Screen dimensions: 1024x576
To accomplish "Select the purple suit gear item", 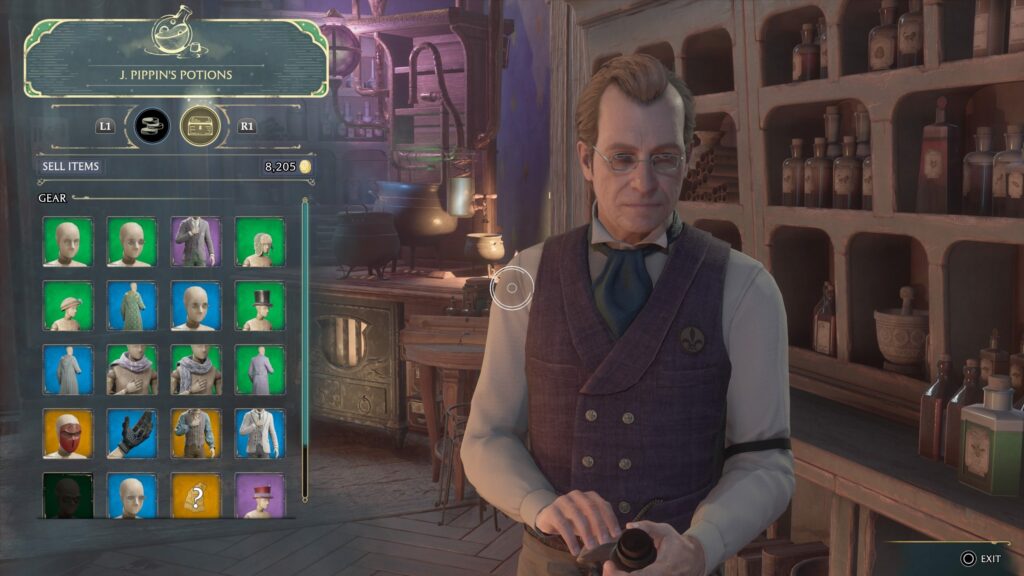I will tap(196, 242).
